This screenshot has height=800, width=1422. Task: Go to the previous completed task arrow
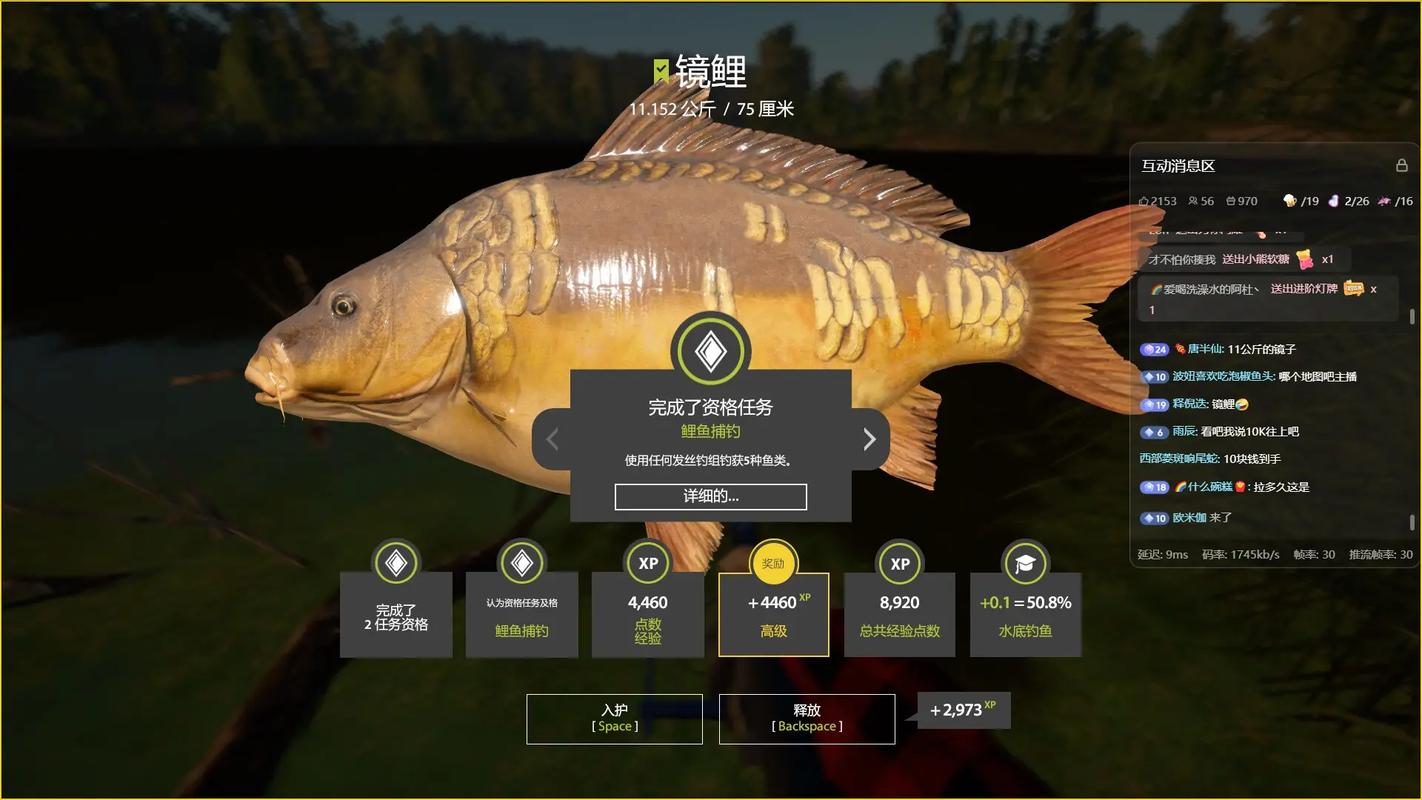pos(552,439)
